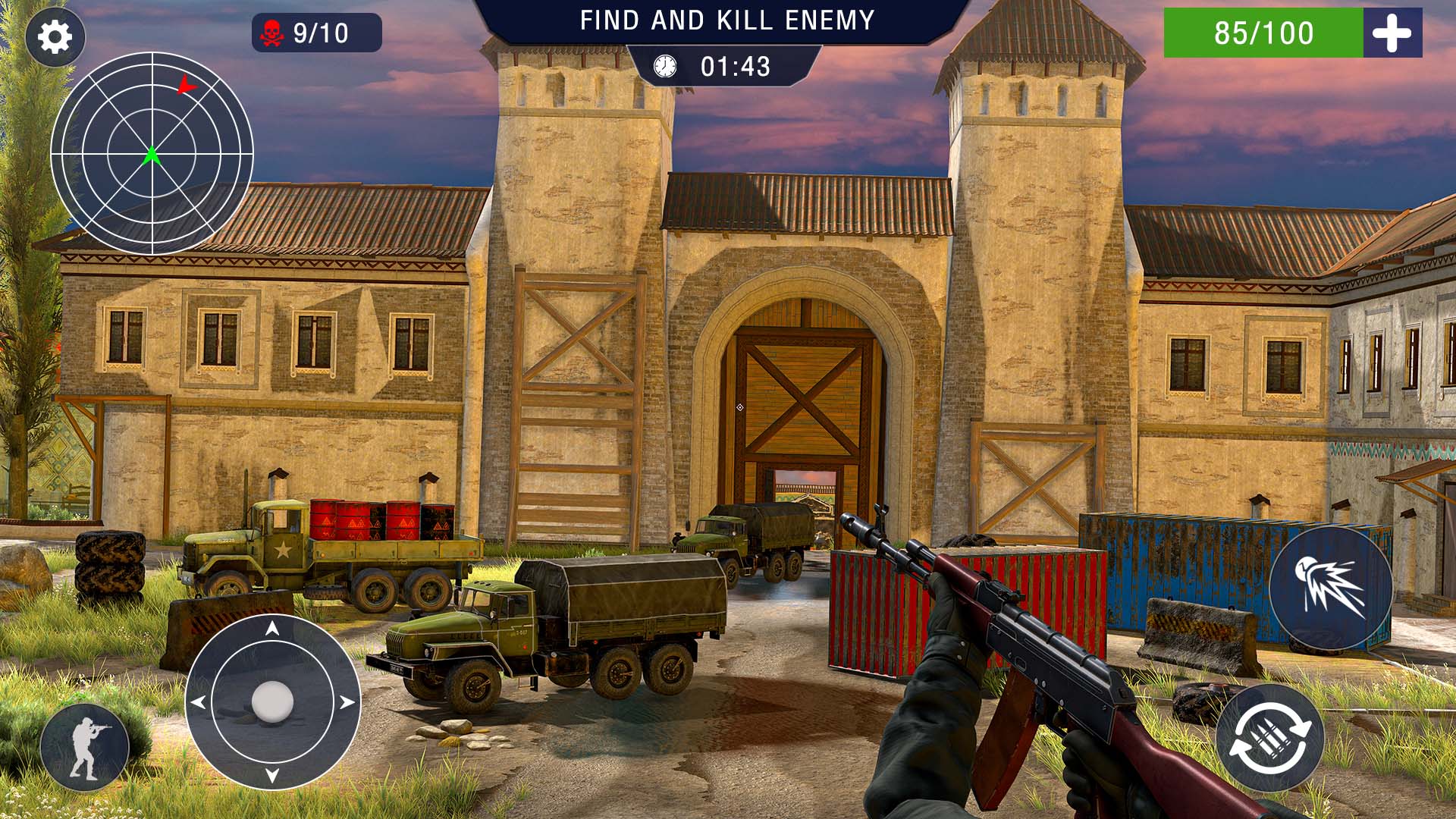Viewport: 1456px width, 819px height.
Task: Reload ammo with the bullets button
Action: coord(1270,738)
